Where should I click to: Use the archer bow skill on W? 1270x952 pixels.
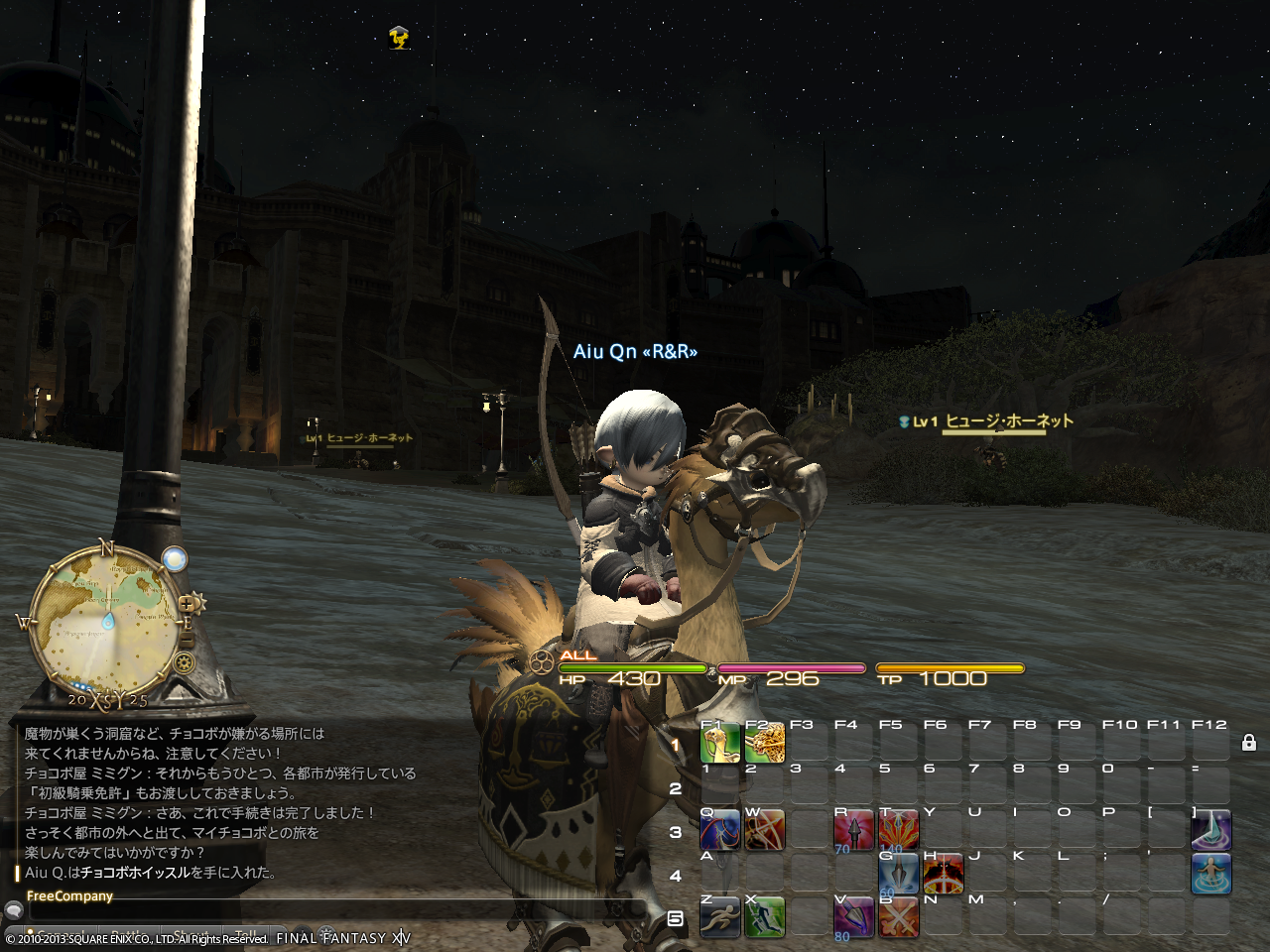pyautogui.click(x=764, y=830)
